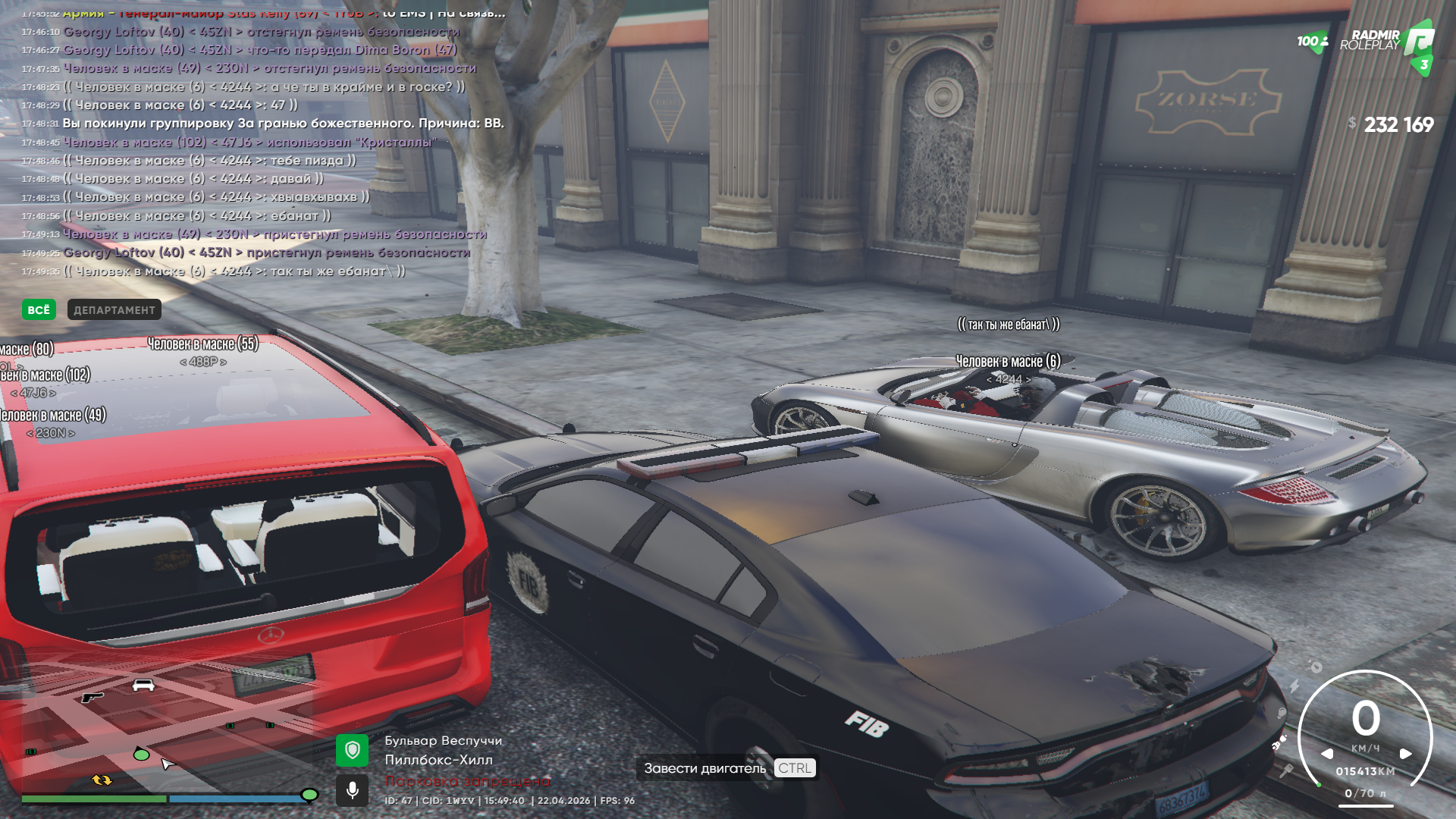Click the white car marker on minimap

(x=143, y=686)
